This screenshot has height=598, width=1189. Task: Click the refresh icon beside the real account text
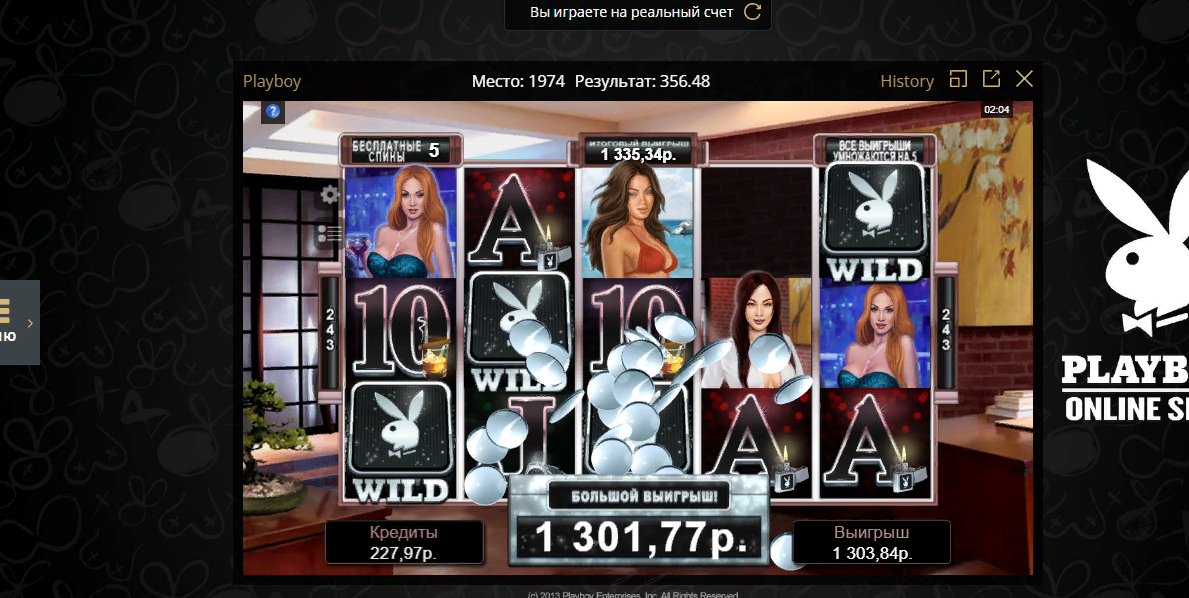(x=753, y=12)
